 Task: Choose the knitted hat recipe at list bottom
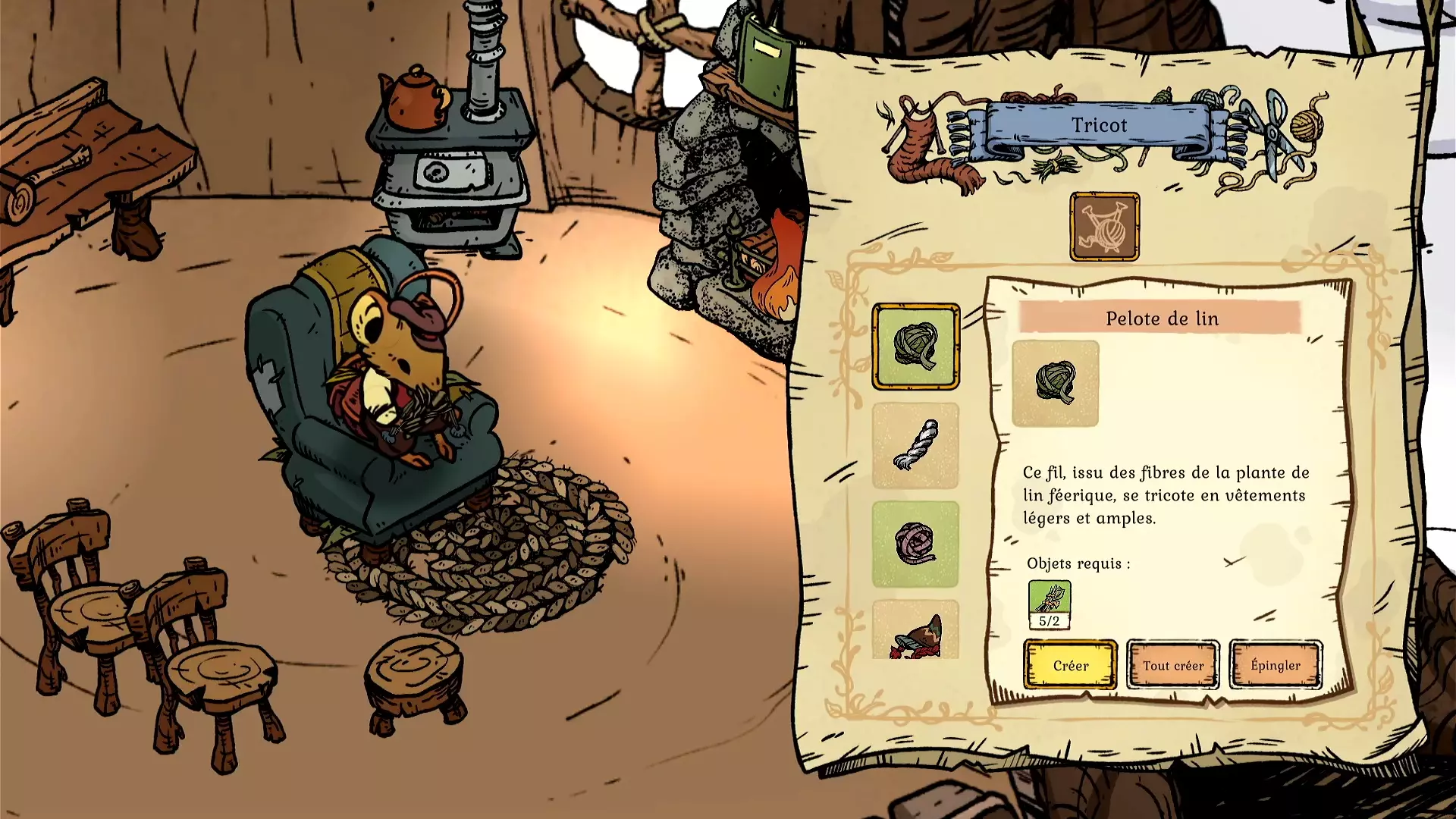[915, 631]
